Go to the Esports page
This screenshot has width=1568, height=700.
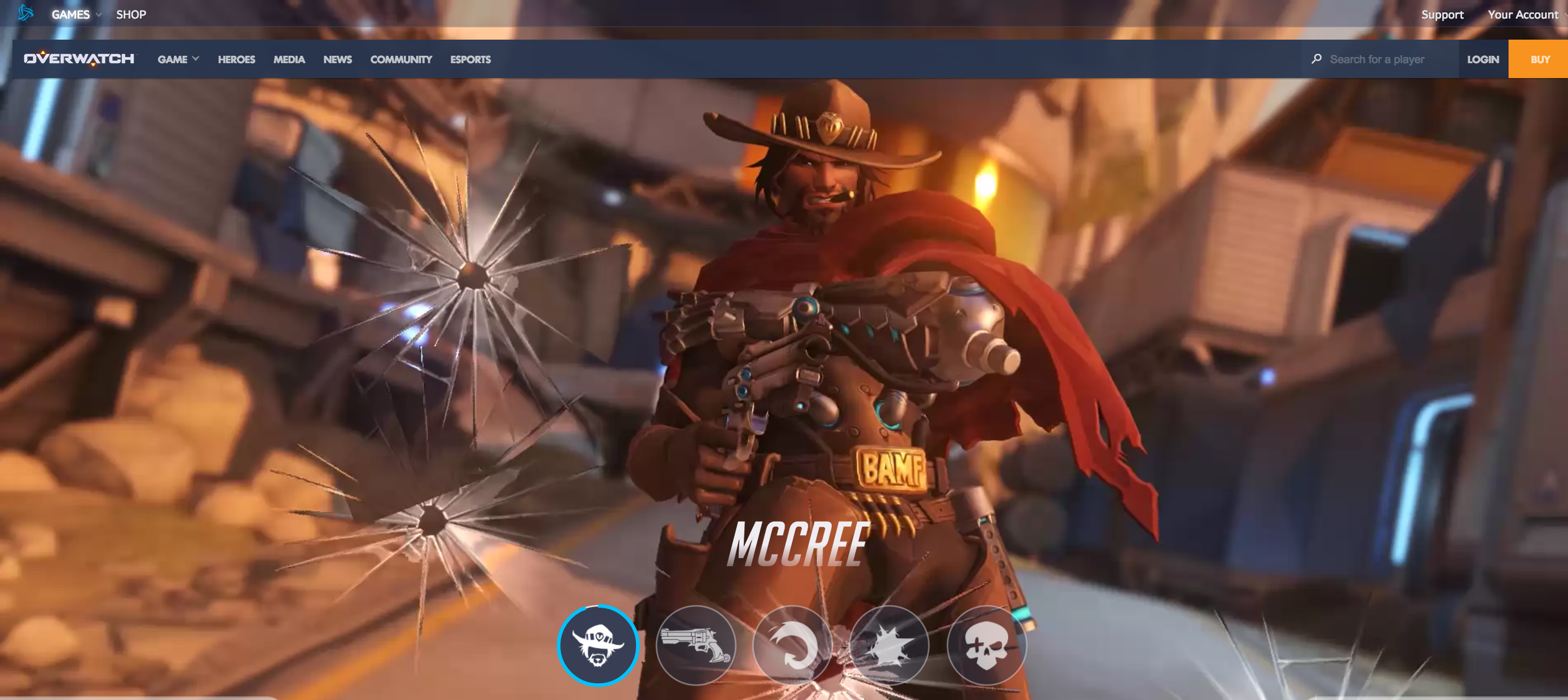point(470,59)
